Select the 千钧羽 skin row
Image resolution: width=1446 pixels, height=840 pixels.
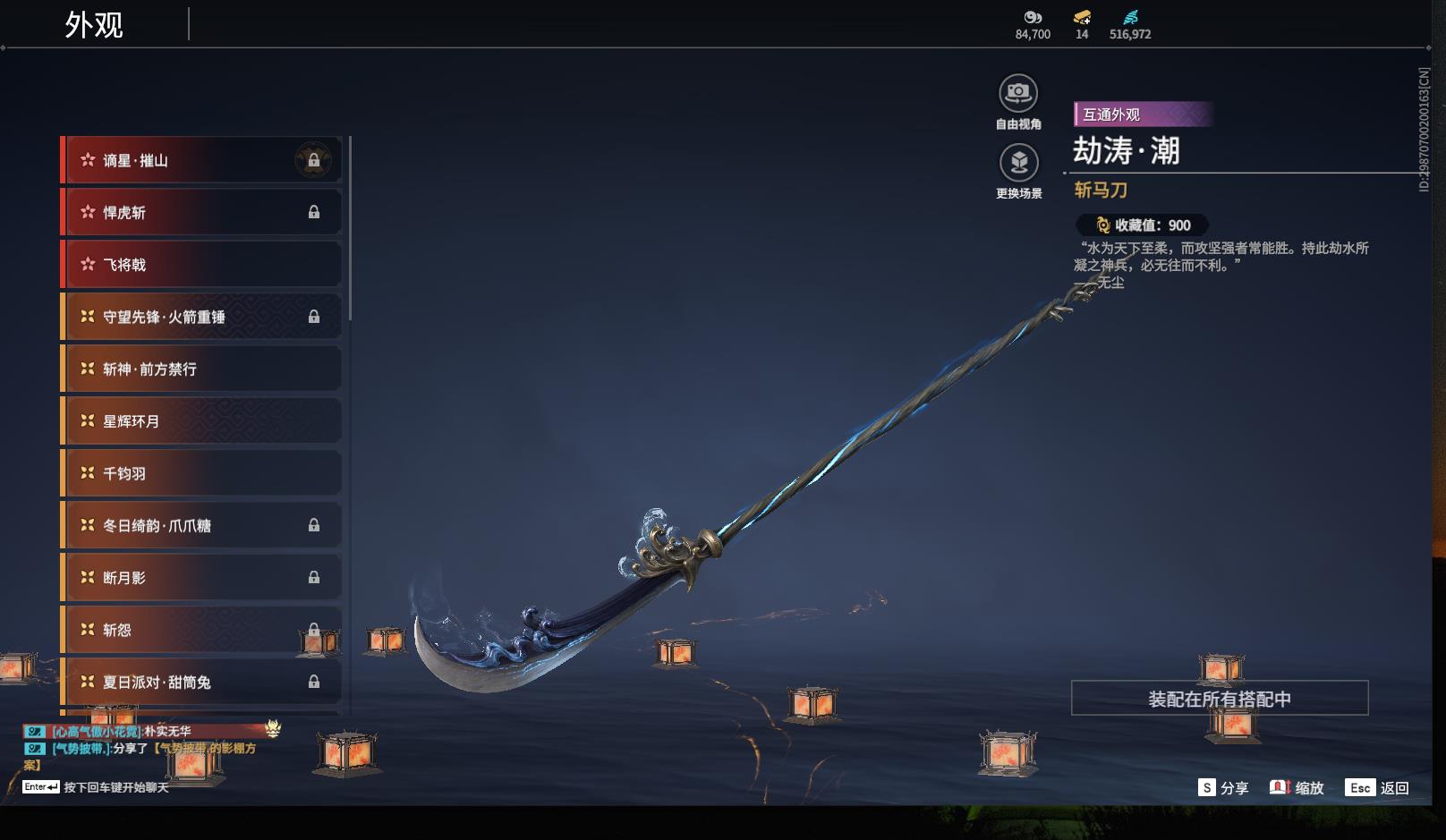(201, 473)
